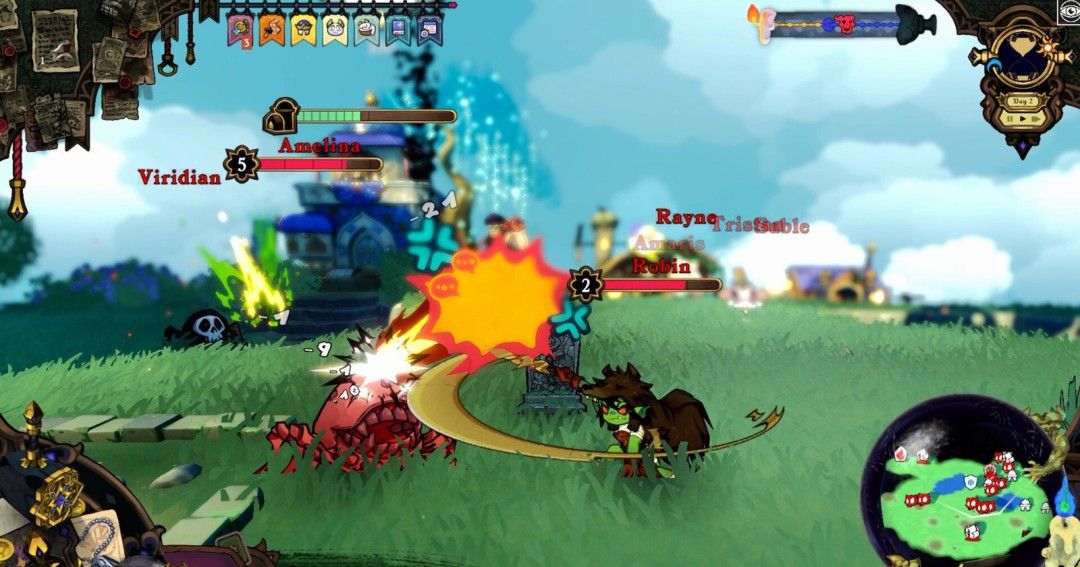Select the pale teal banner
The width and height of the screenshot is (1080, 567).
[x=367, y=28]
